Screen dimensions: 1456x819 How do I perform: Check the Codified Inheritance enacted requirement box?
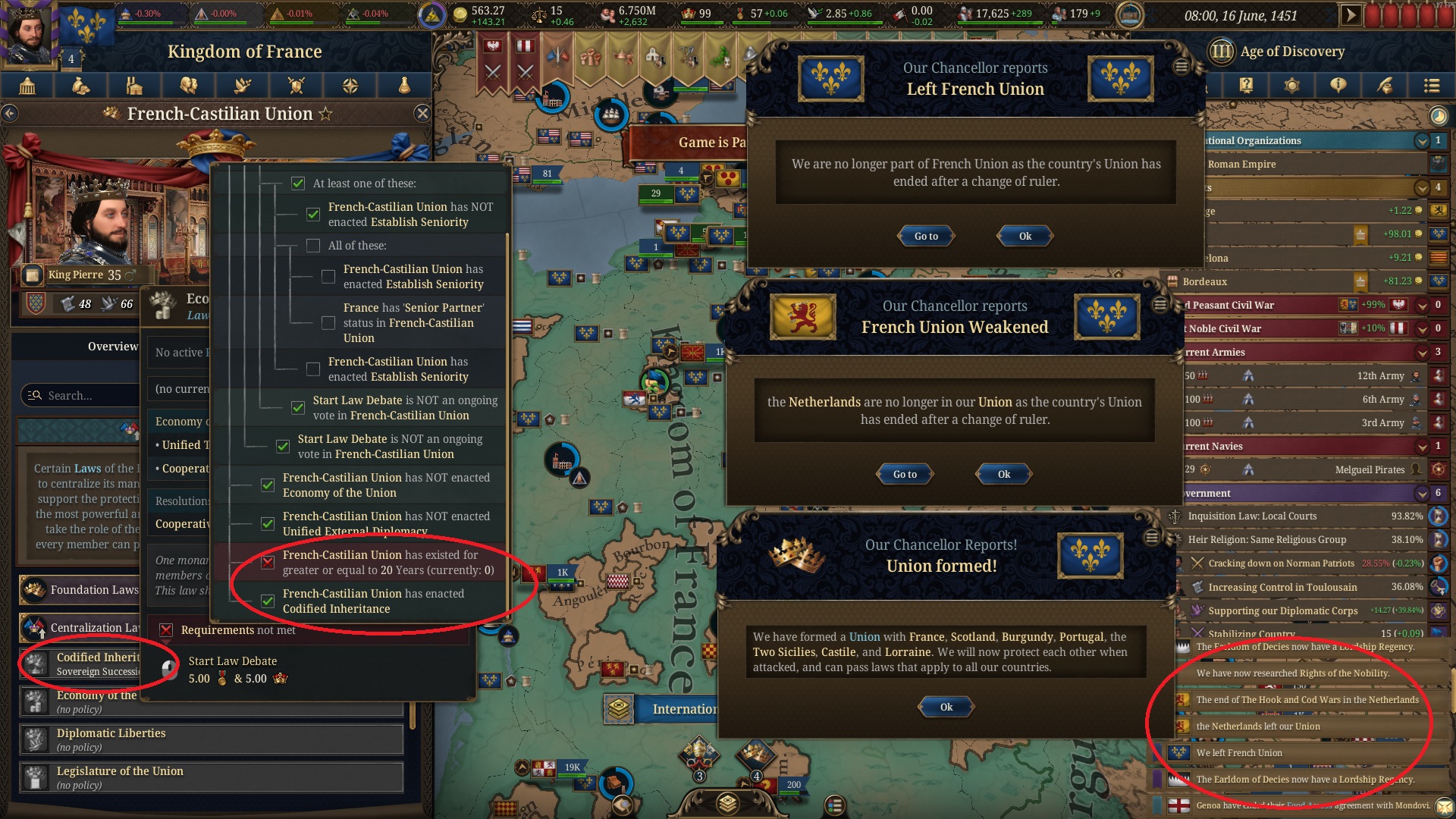tap(267, 601)
